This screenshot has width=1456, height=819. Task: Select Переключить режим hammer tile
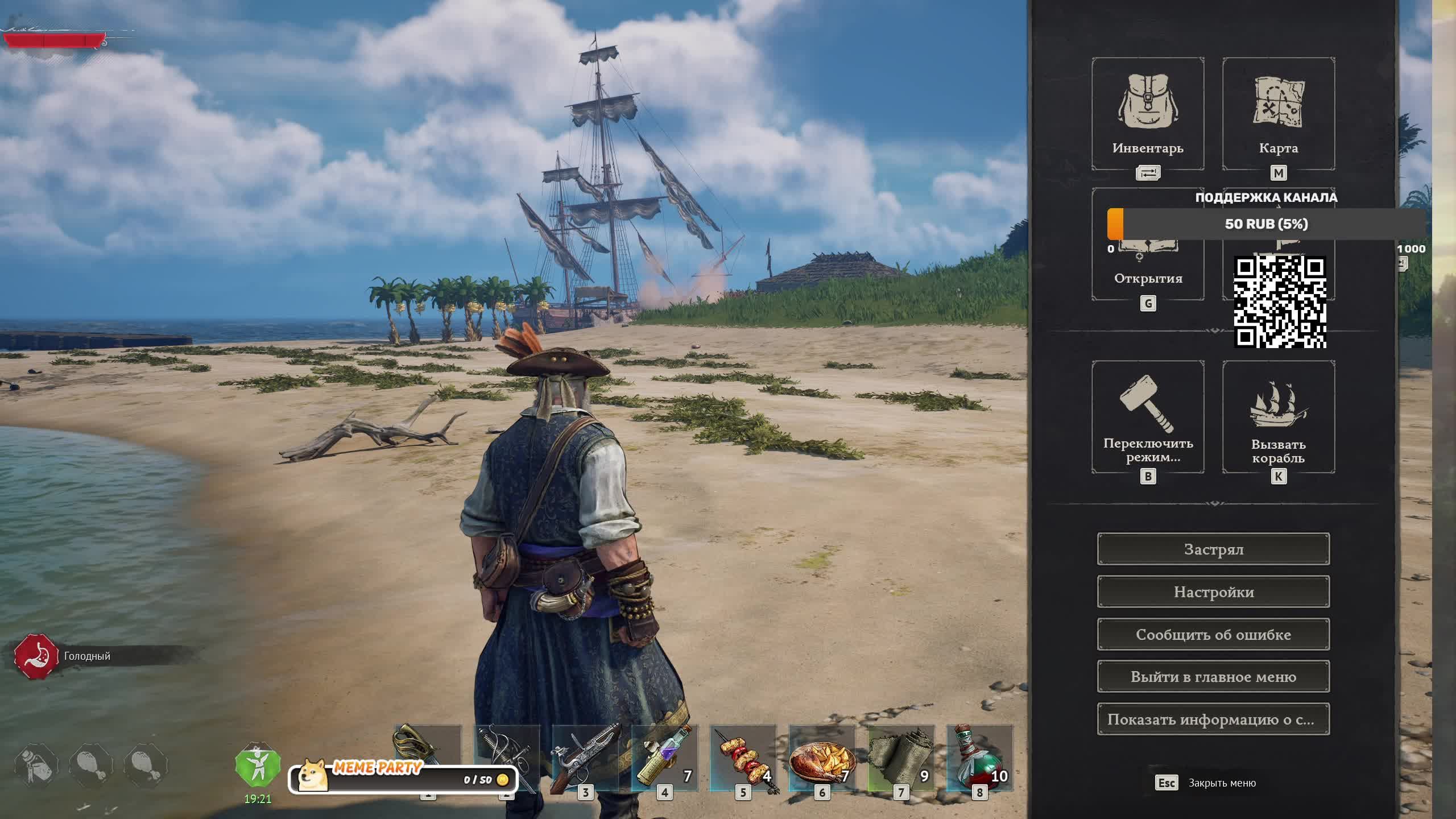[x=1148, y=417]
